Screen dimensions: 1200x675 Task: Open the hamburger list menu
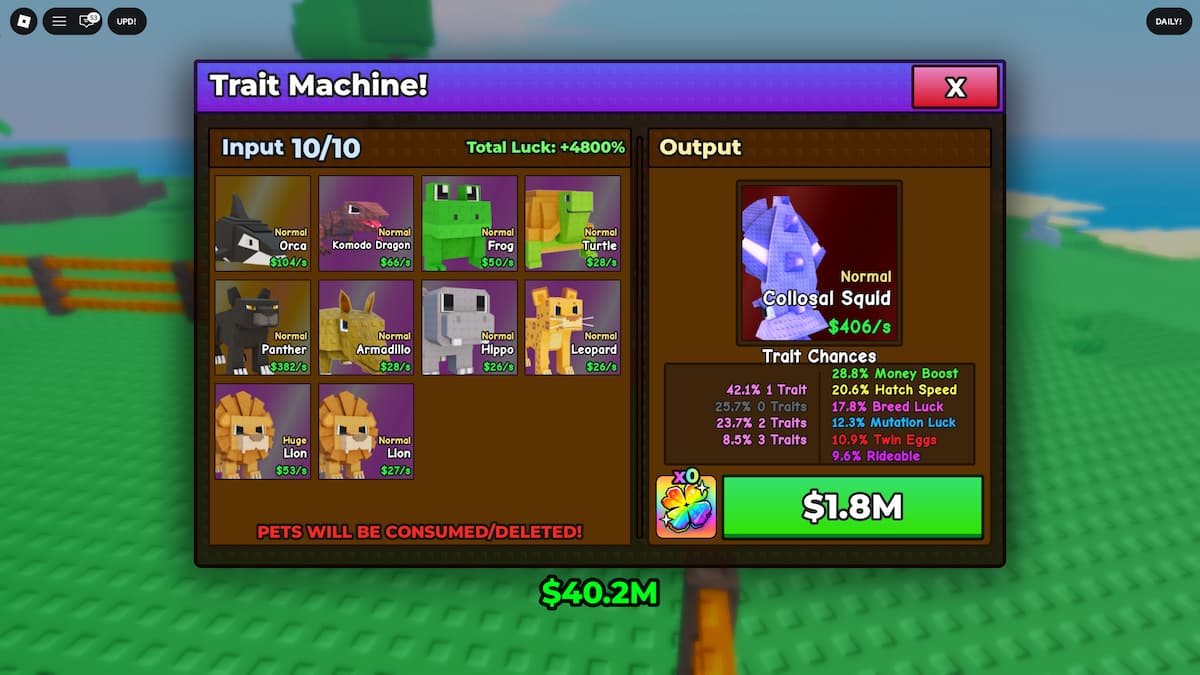click(59, 21)
